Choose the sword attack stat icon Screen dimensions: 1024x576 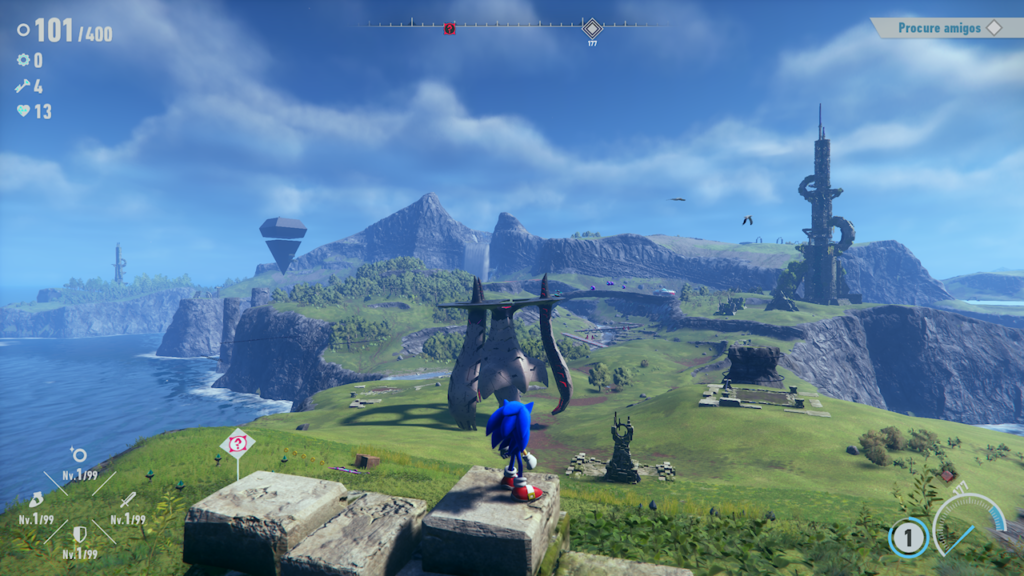click(x=127, y=499)
